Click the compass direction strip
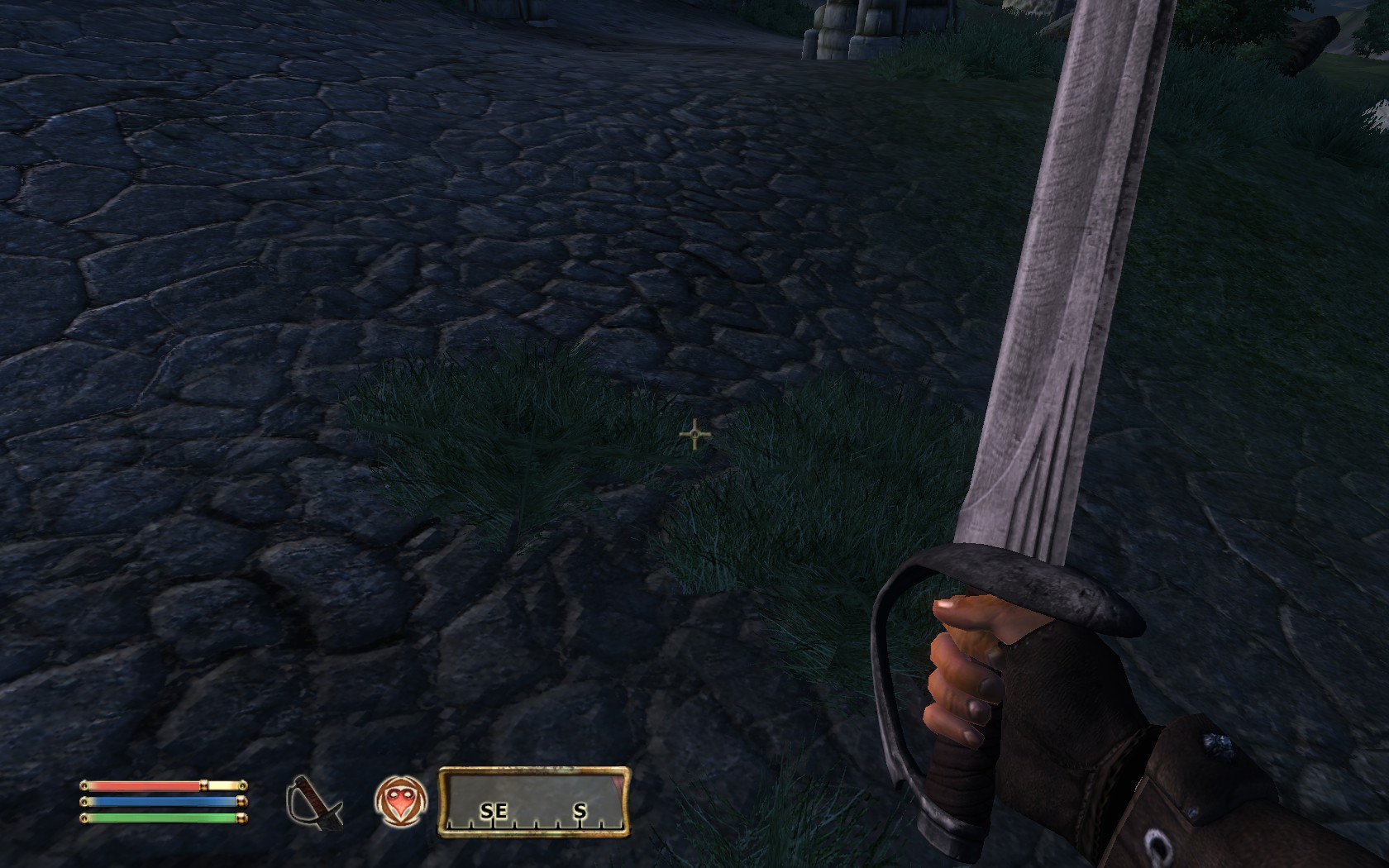1389x868 pixels. (x=534, y=803)
